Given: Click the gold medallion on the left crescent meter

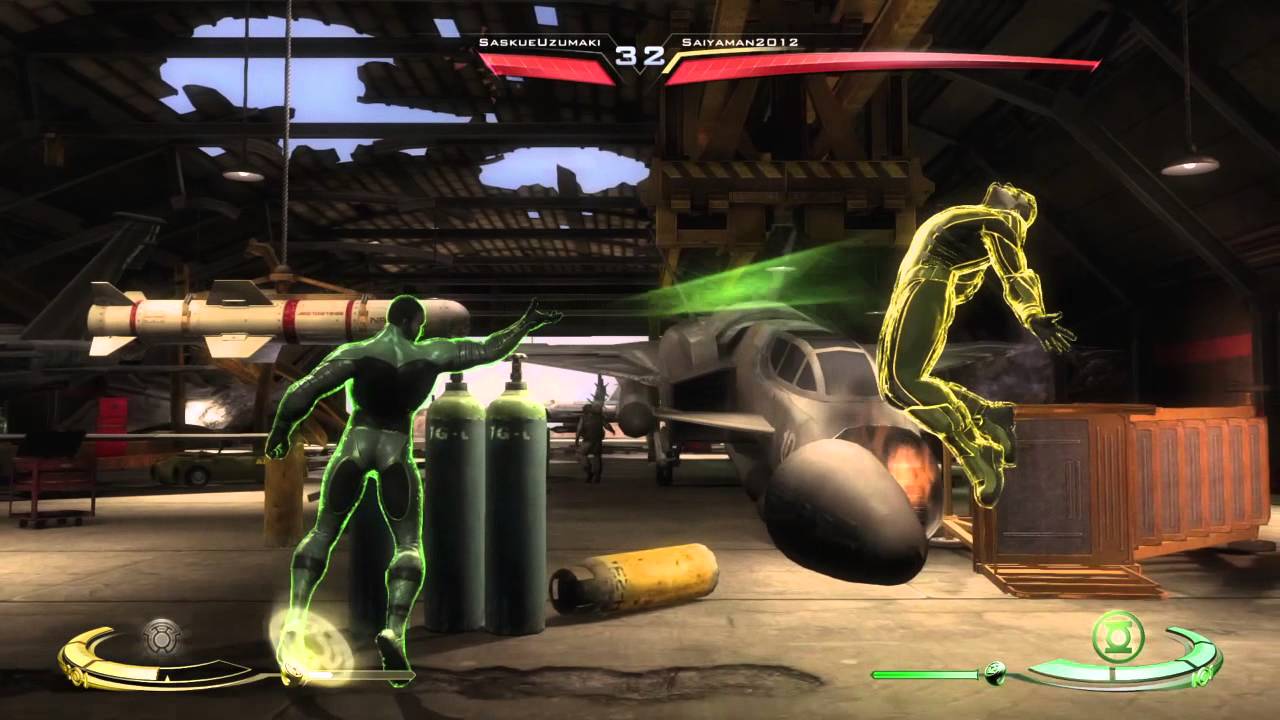Looking at the screenshot, I should 76,675.
